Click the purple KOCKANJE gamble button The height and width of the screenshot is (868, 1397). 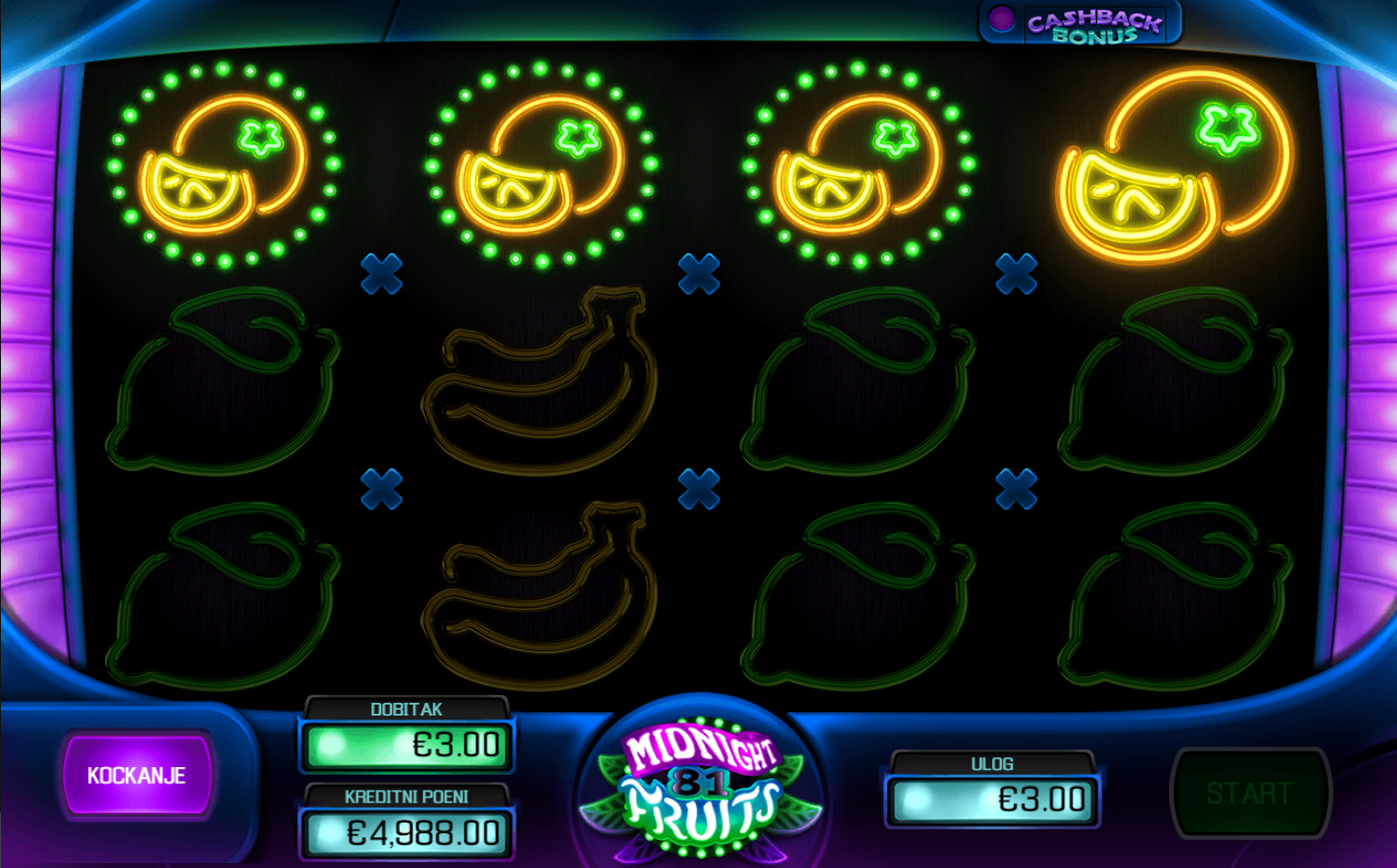tap(137, 775)
